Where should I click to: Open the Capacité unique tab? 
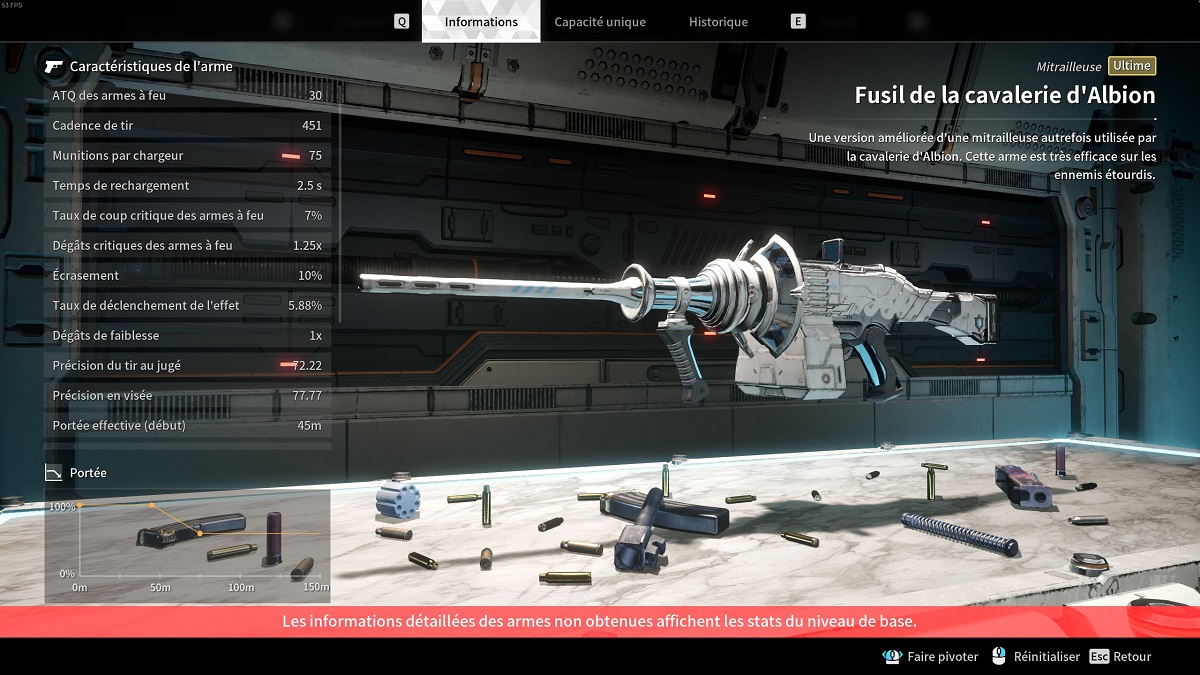(x=600, y=22)
